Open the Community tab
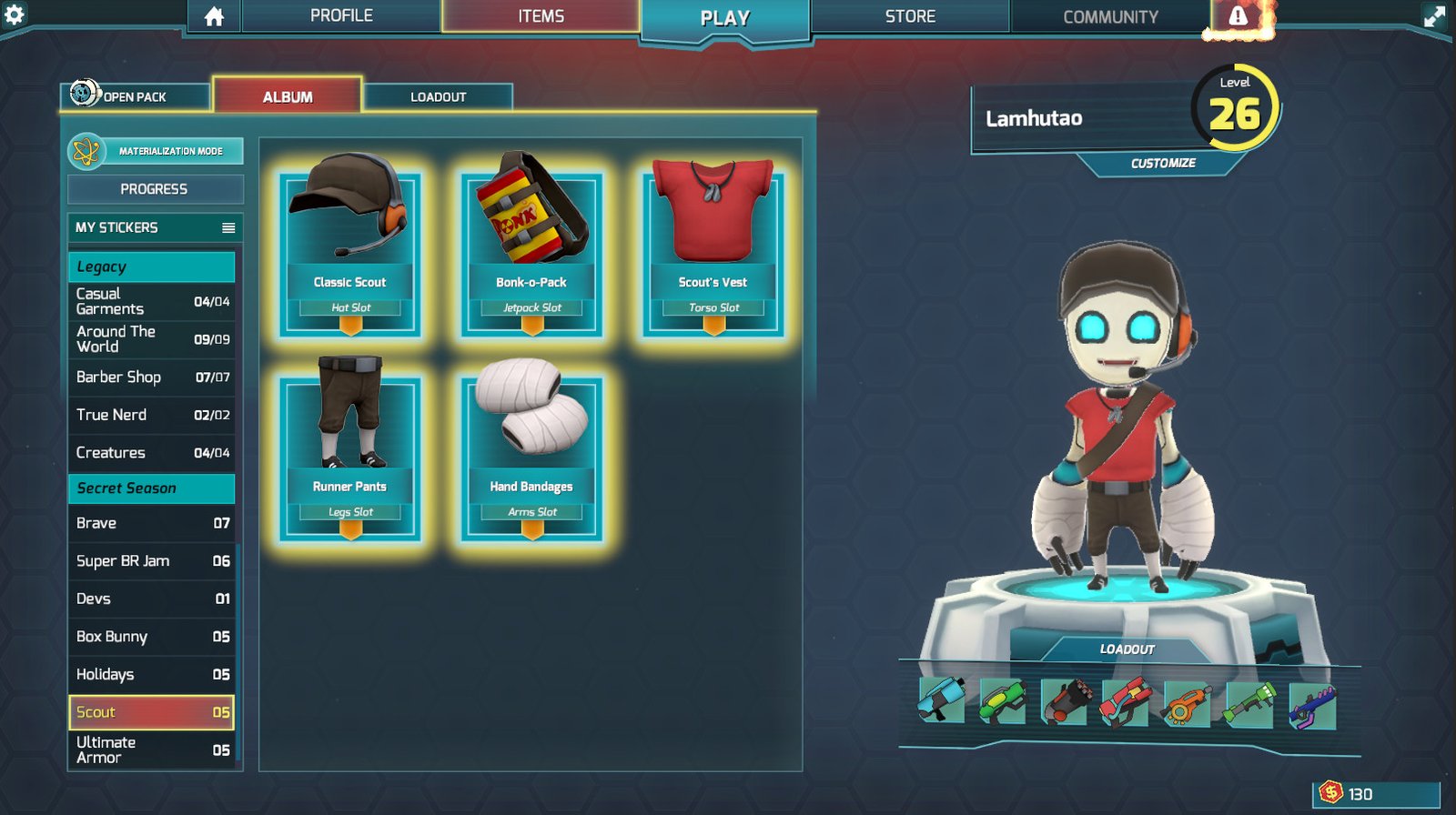This screenshot has width=1456, height=815. pyautogui.click(x=1110, y=16)
